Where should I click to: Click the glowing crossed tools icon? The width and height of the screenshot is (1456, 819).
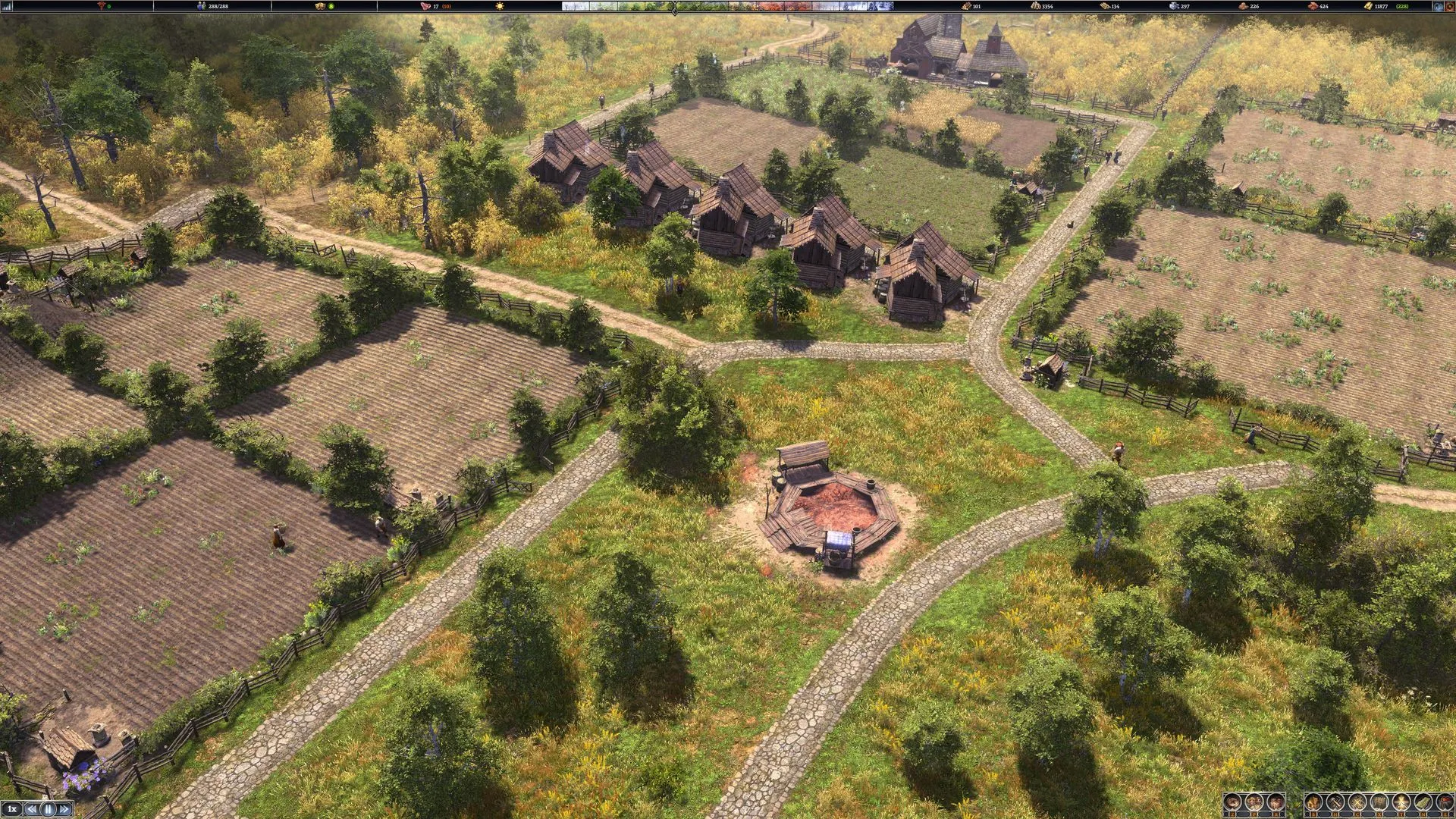coord(1401,802)
